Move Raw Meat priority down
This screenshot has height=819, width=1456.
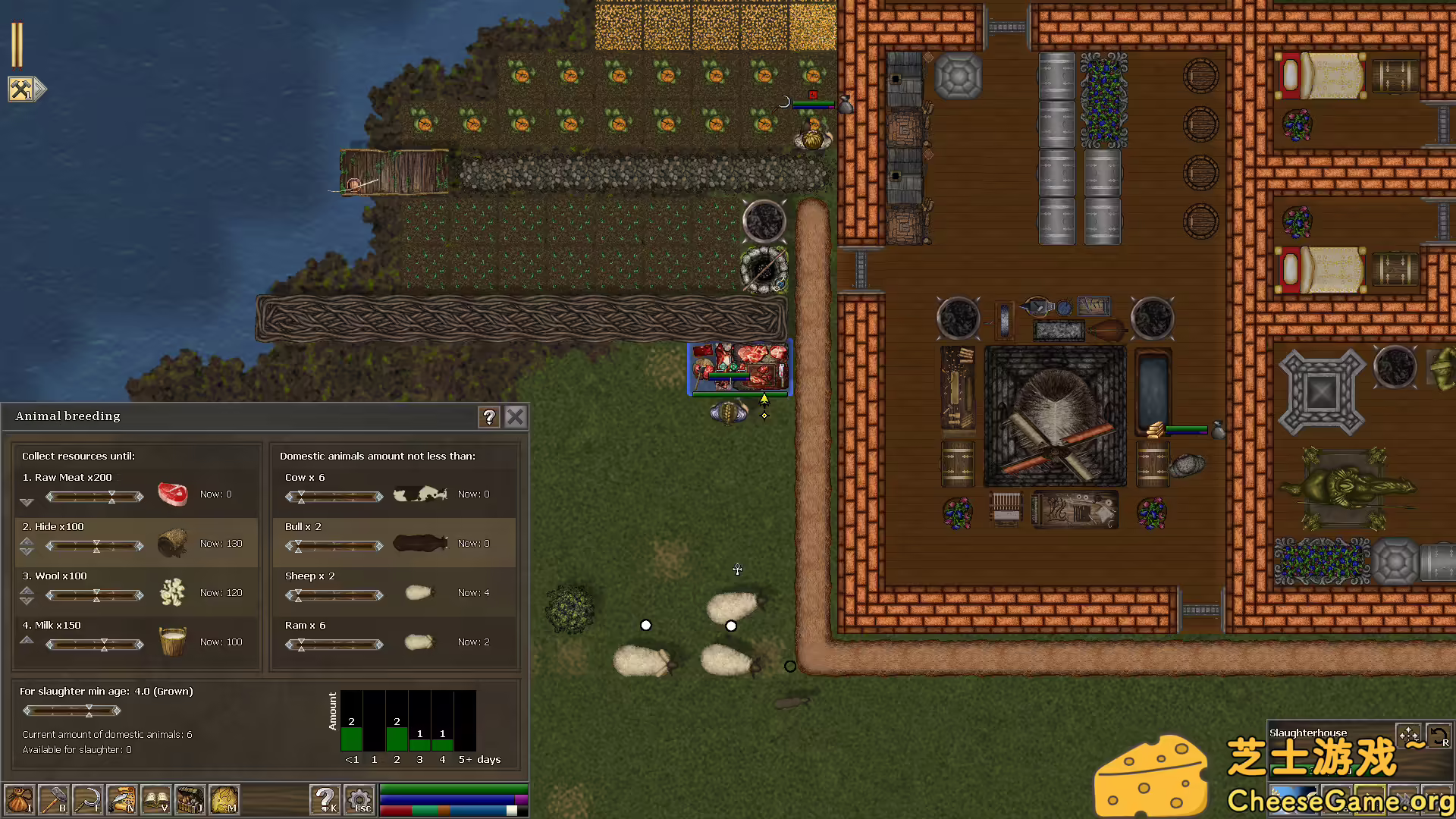(27, 502)
